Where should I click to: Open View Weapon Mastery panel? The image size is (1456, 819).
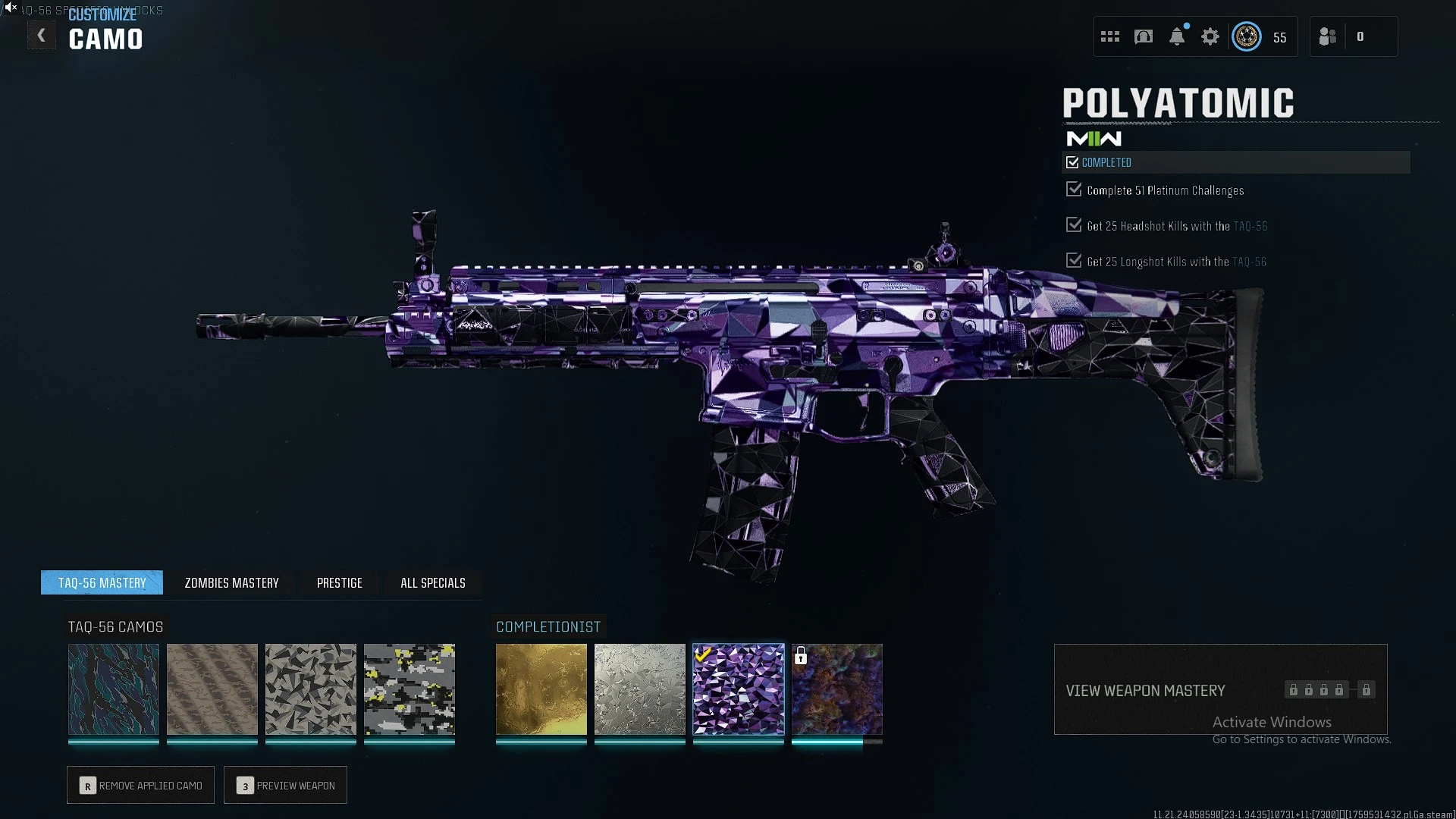pyautogui.click(x=1220, y=690)
